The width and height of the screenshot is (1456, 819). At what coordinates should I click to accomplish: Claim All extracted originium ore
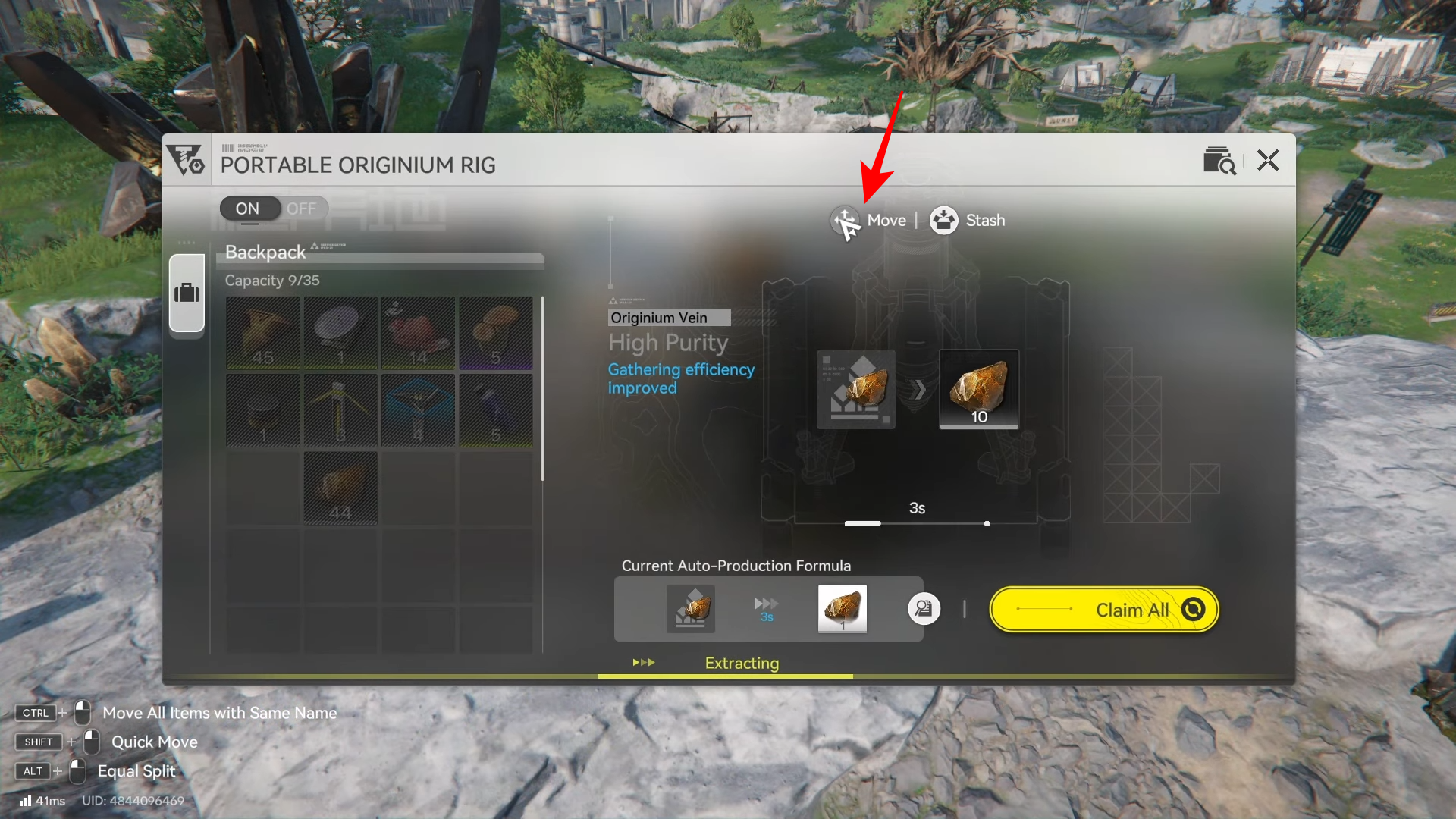[1104, 610]
